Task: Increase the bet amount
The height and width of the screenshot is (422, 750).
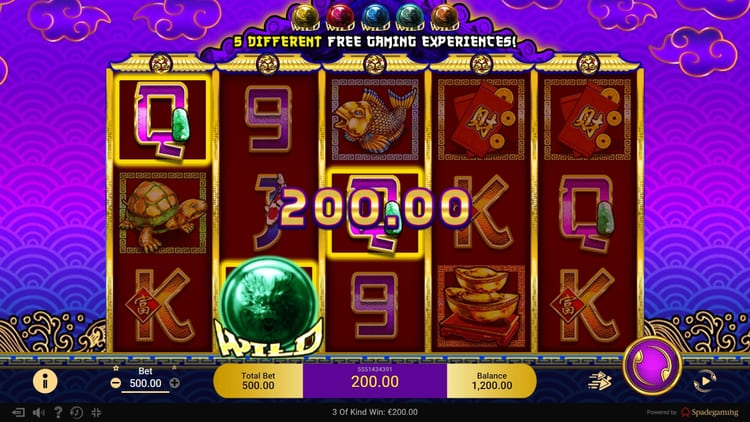Action: [175, 382]
